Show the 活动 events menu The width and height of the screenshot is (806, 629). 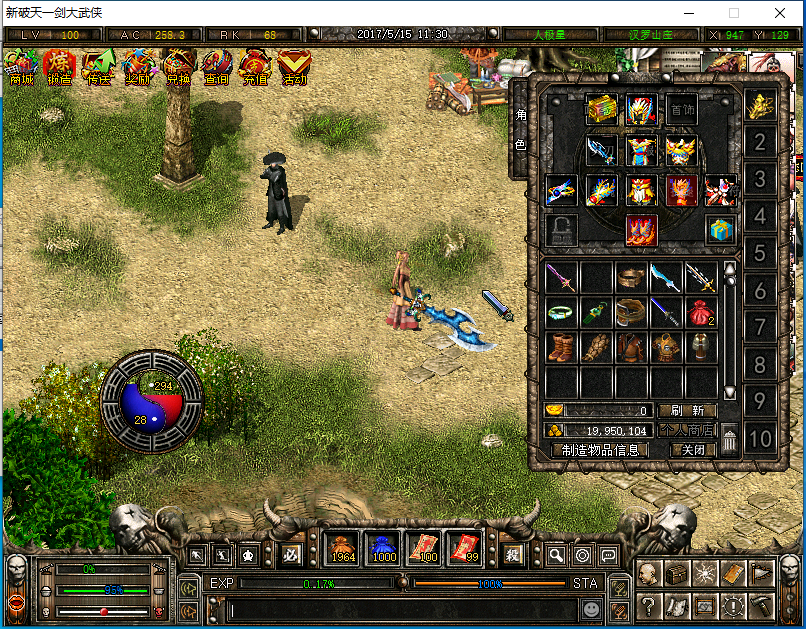point(294,67)
